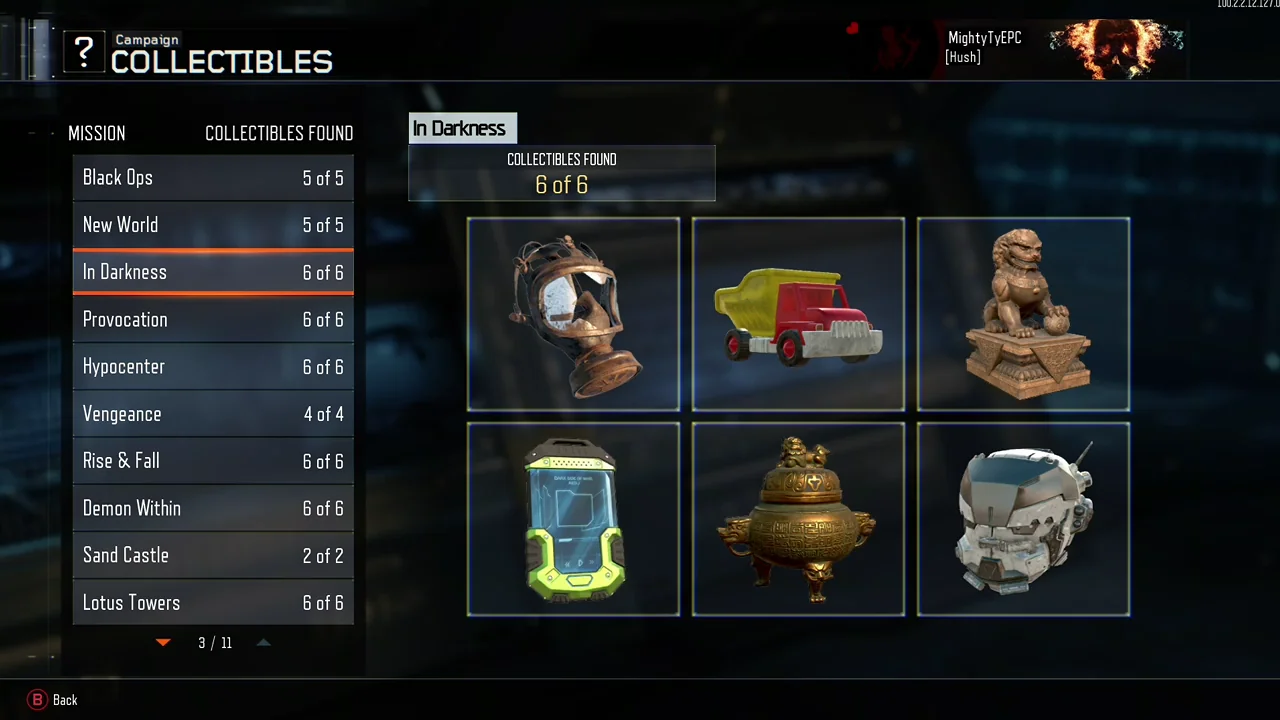
Task: Click the Campaign help question mark icon
Action: (x=84, y=52)
